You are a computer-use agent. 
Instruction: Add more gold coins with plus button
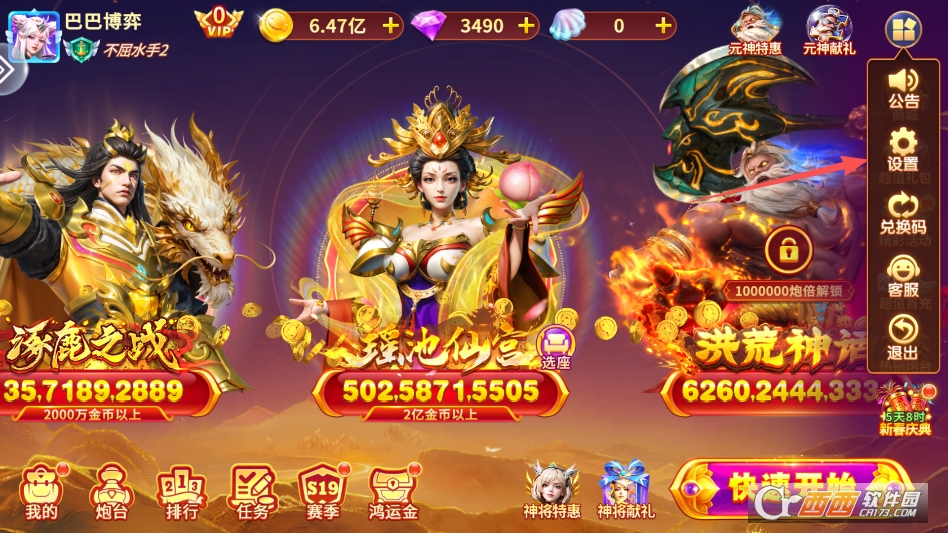[x=391, y=25]
